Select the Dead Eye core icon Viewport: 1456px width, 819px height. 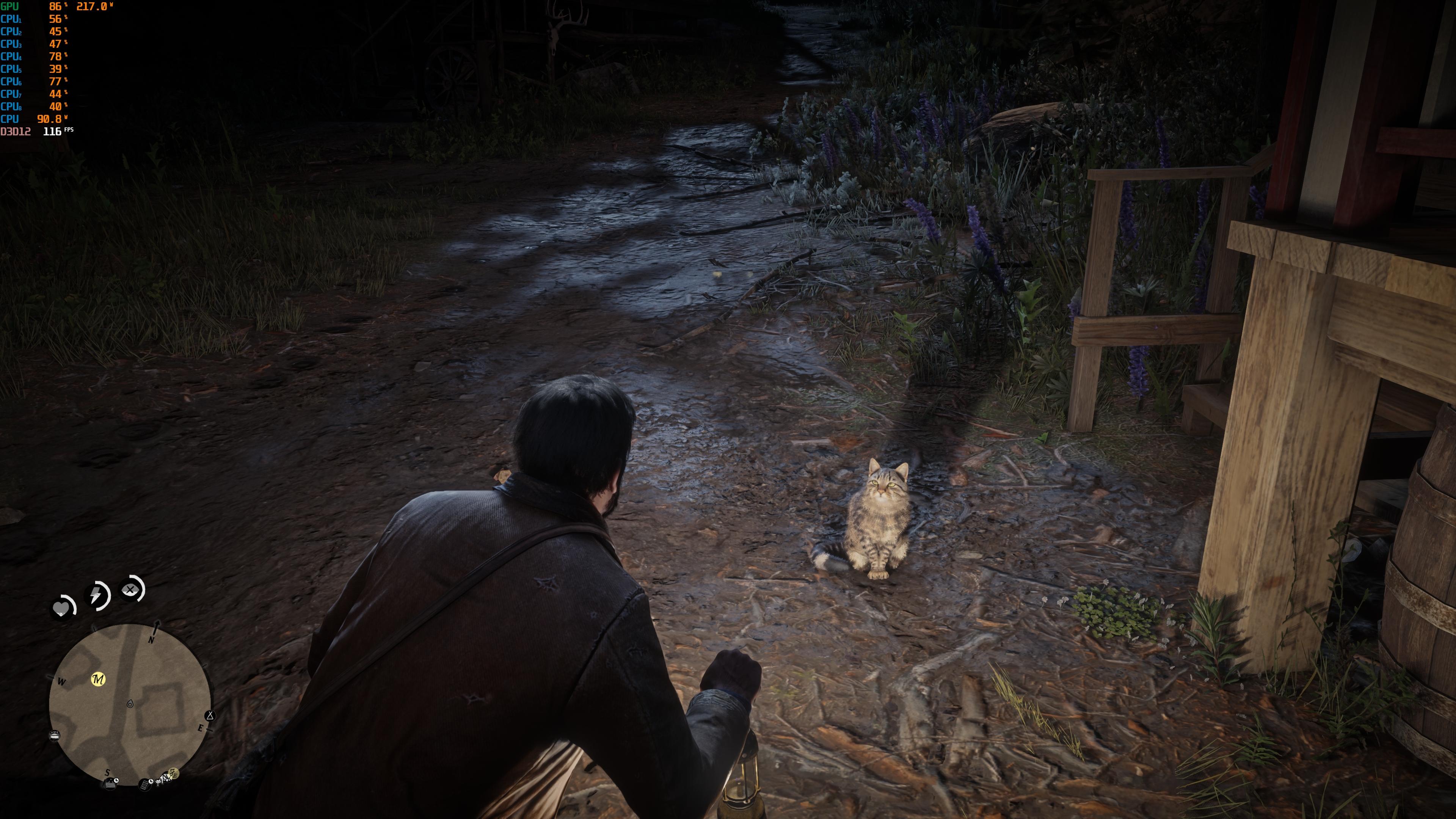pyautogui.click(x=130, y=590)
